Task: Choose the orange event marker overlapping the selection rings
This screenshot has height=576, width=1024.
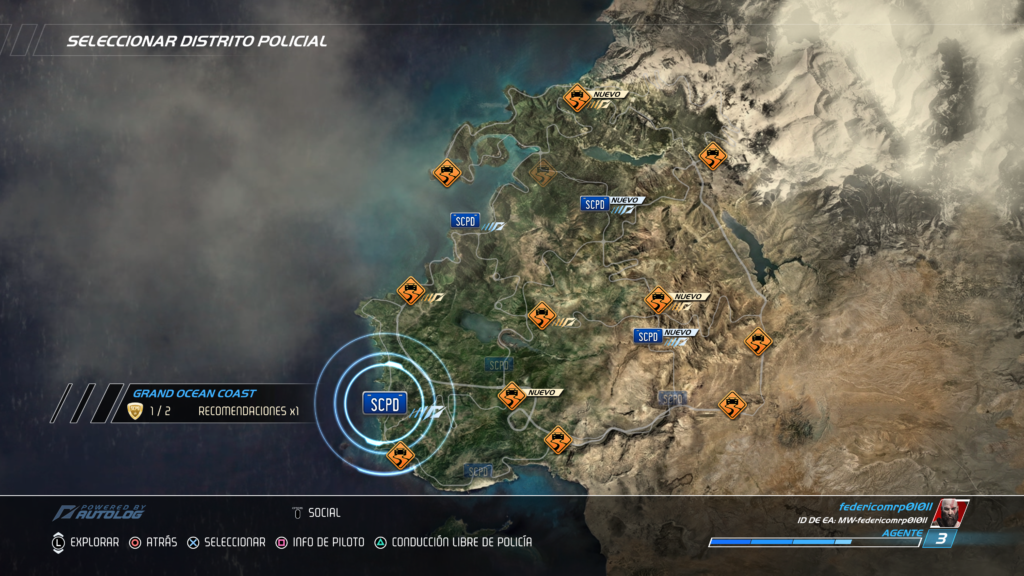Action: 400,456
